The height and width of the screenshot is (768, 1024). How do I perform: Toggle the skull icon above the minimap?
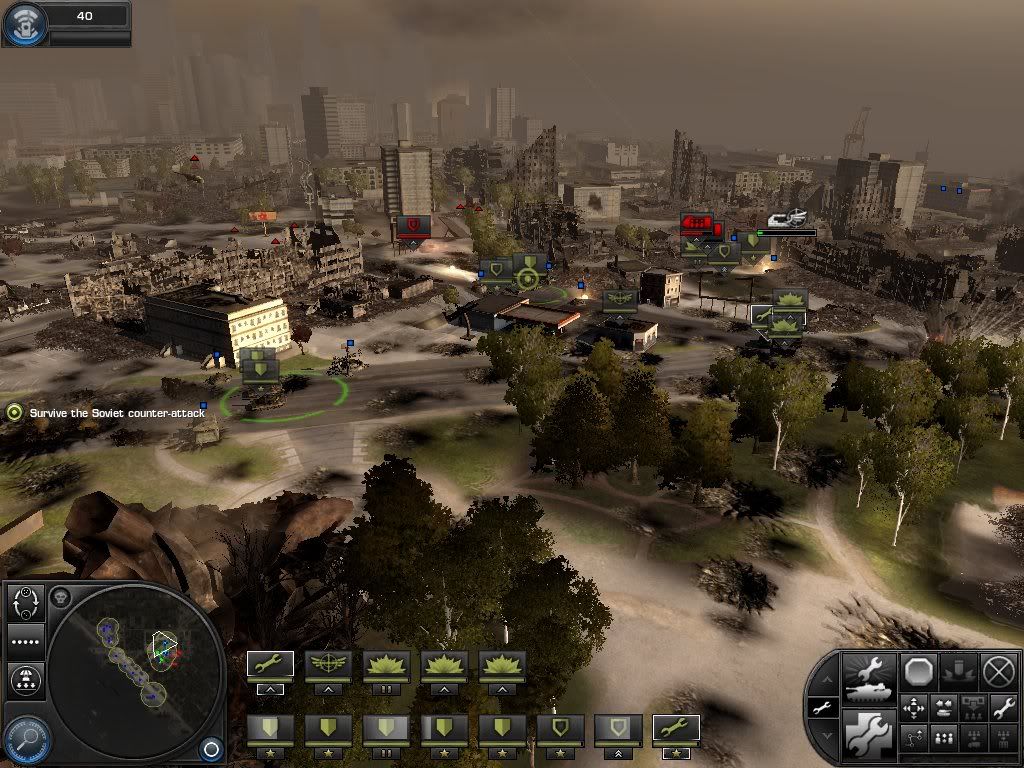pos(60,598)
